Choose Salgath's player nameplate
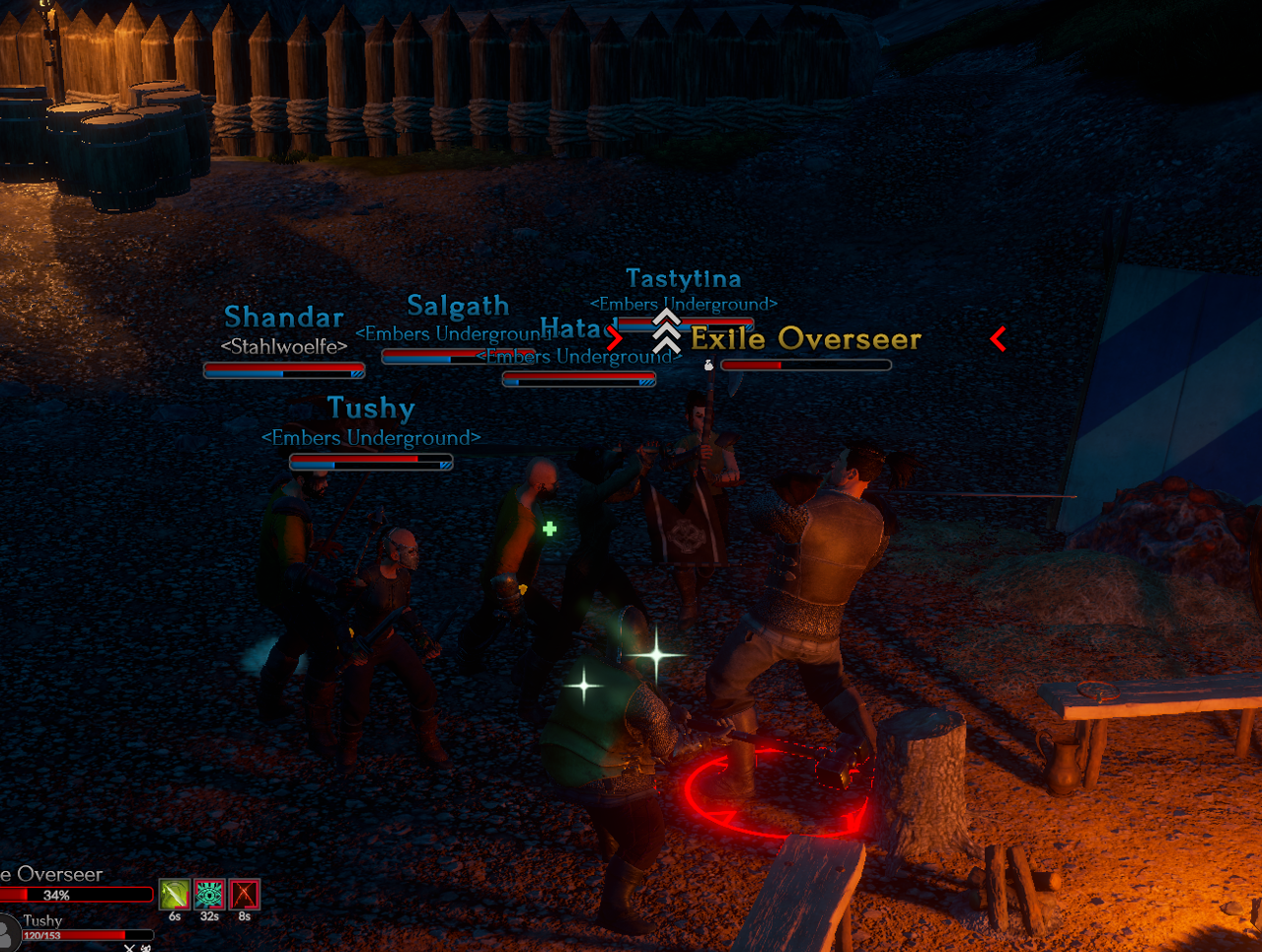The image size is (1262, 952). click(458, 306)
